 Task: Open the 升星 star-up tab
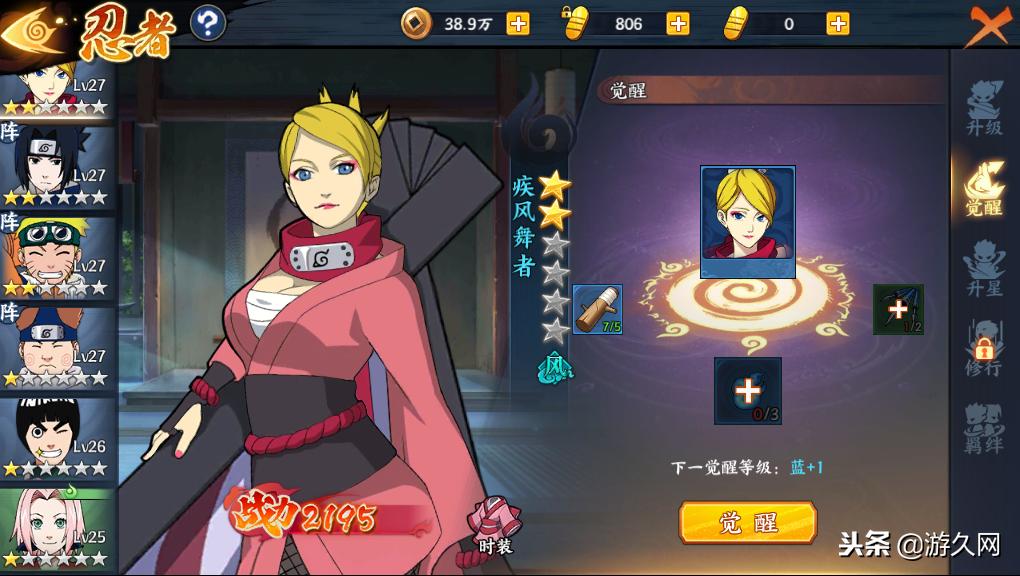(983, 267)
